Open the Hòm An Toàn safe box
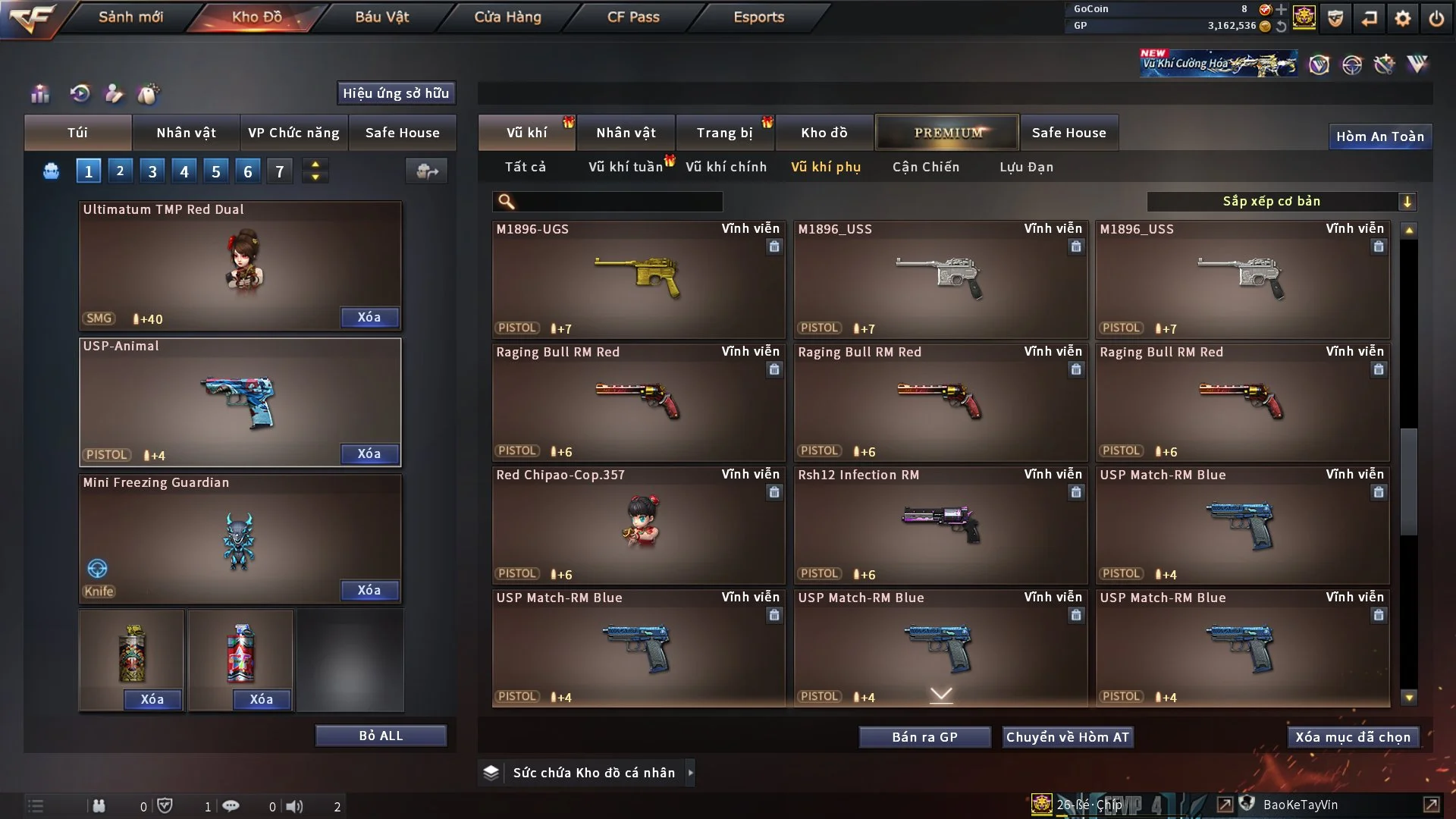 1379,136
